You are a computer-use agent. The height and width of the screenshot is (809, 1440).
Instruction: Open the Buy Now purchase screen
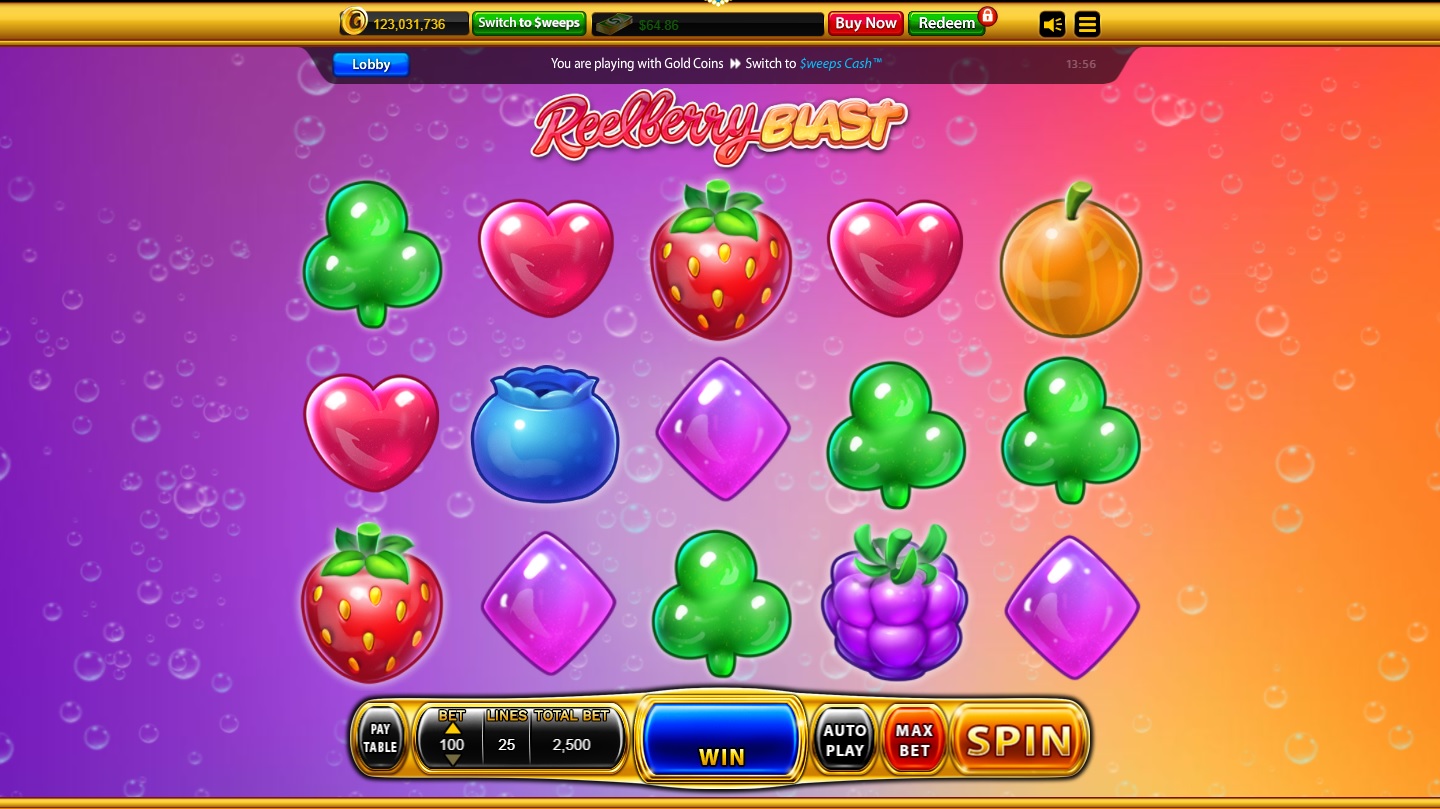point(864,23)
